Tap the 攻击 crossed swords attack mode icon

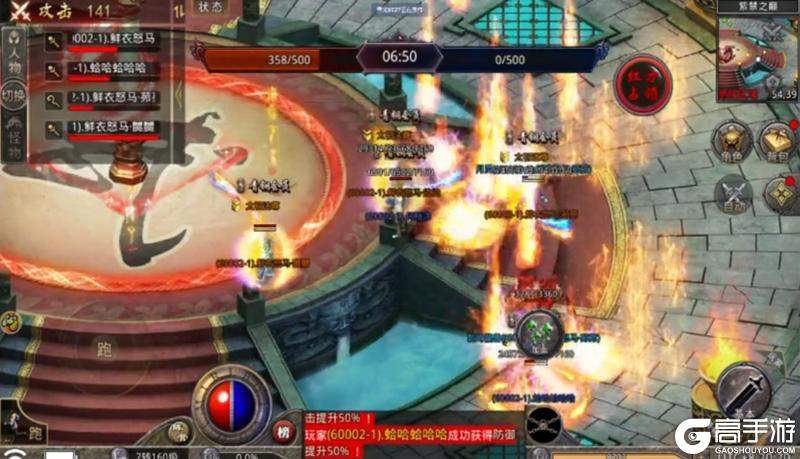(x=20, y=9)
